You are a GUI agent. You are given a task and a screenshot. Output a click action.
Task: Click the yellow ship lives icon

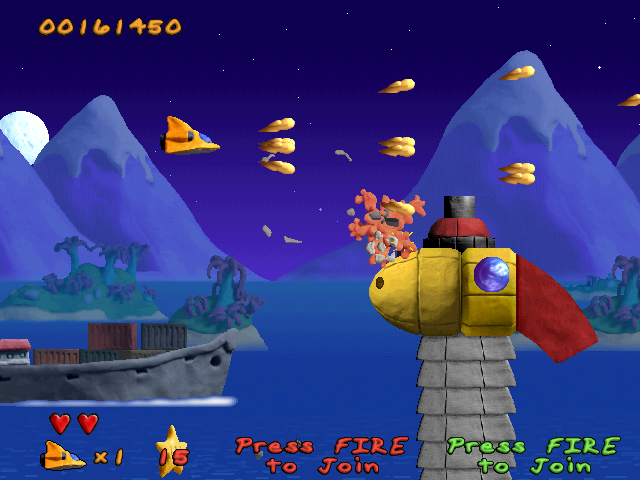pyautogui.click(x=63, y=455)
